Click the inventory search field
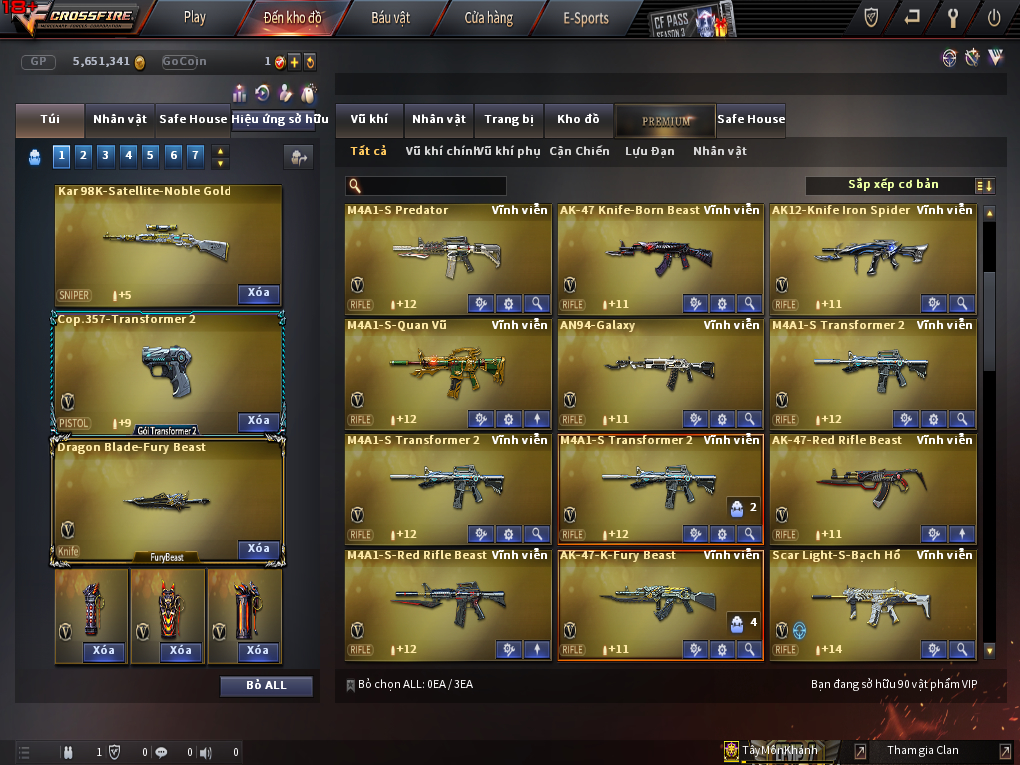The image size is (1020, 765). (432, 186)
